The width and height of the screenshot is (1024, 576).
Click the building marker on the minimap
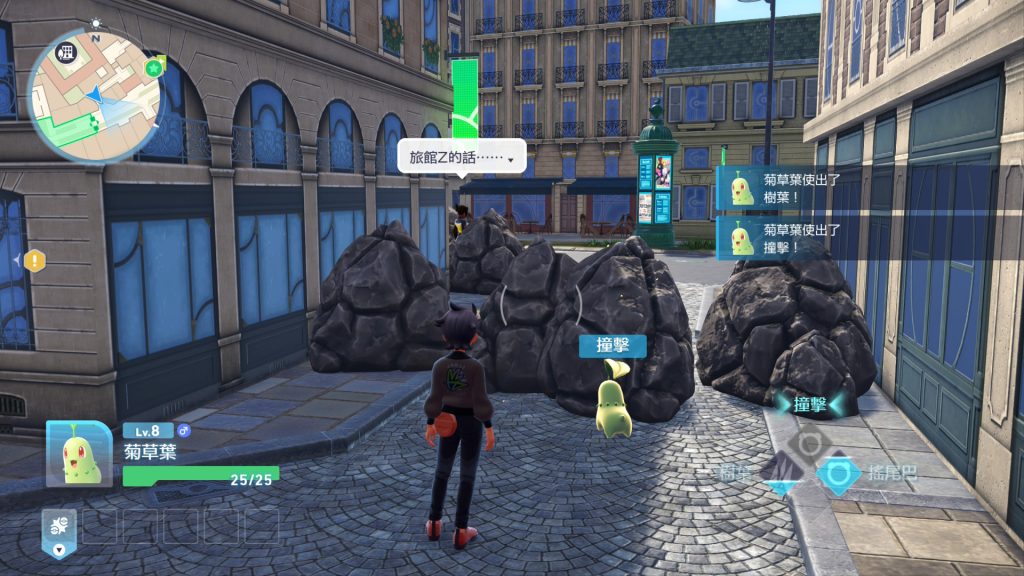coord(68,52)
